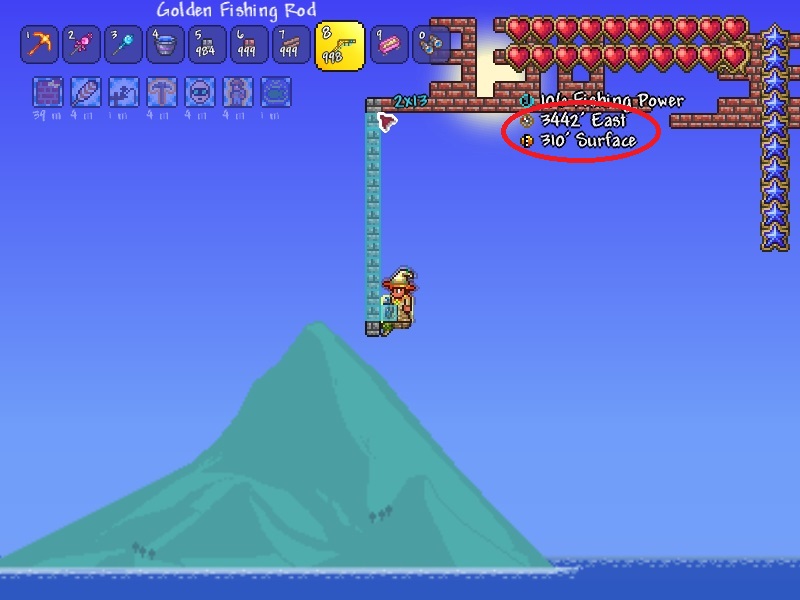Click the pickaxe buff icon
Viewport: 800px width, 600px height.
coord(160,92)
